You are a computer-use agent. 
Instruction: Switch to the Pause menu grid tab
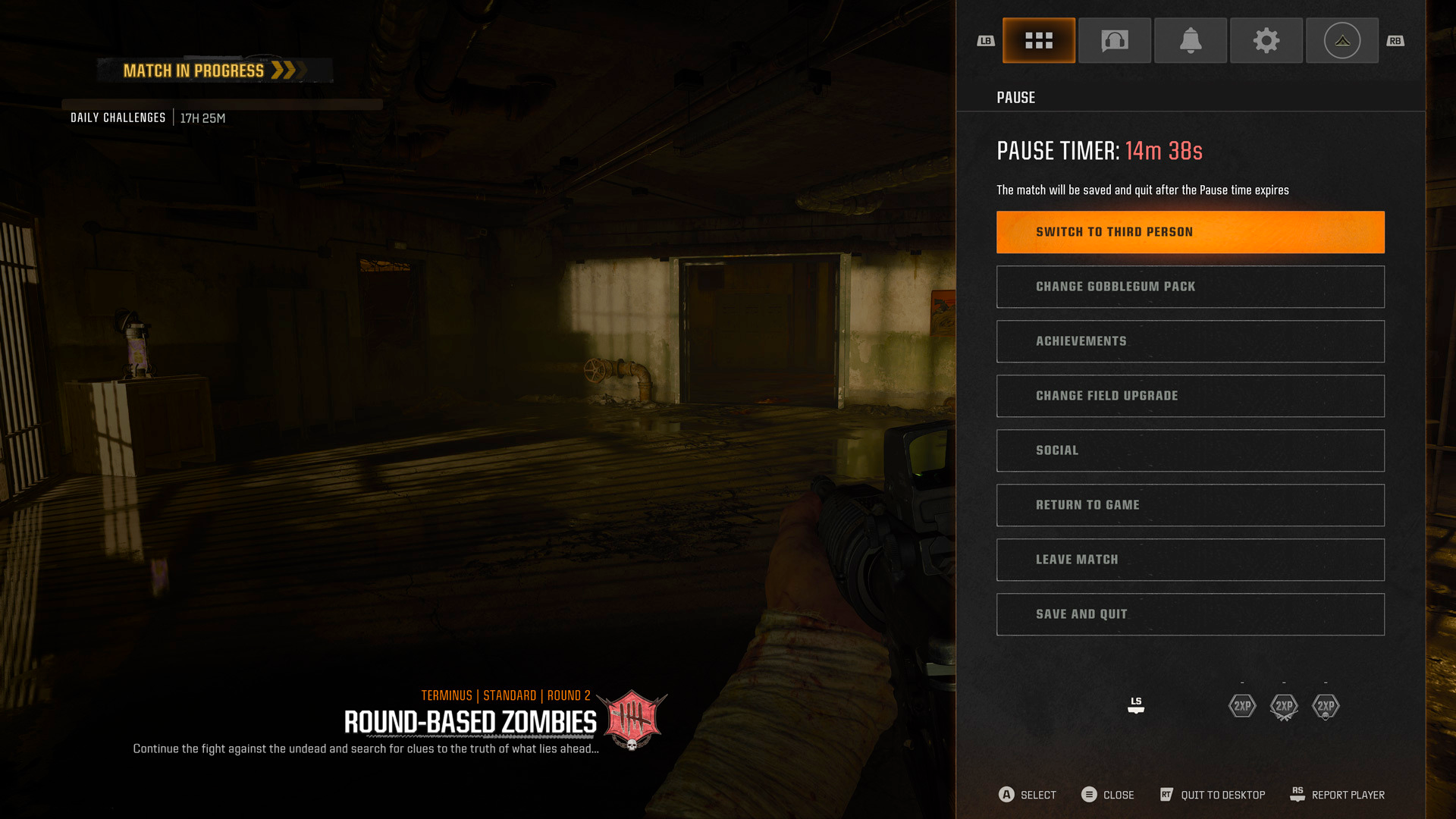pos(1039,40)
